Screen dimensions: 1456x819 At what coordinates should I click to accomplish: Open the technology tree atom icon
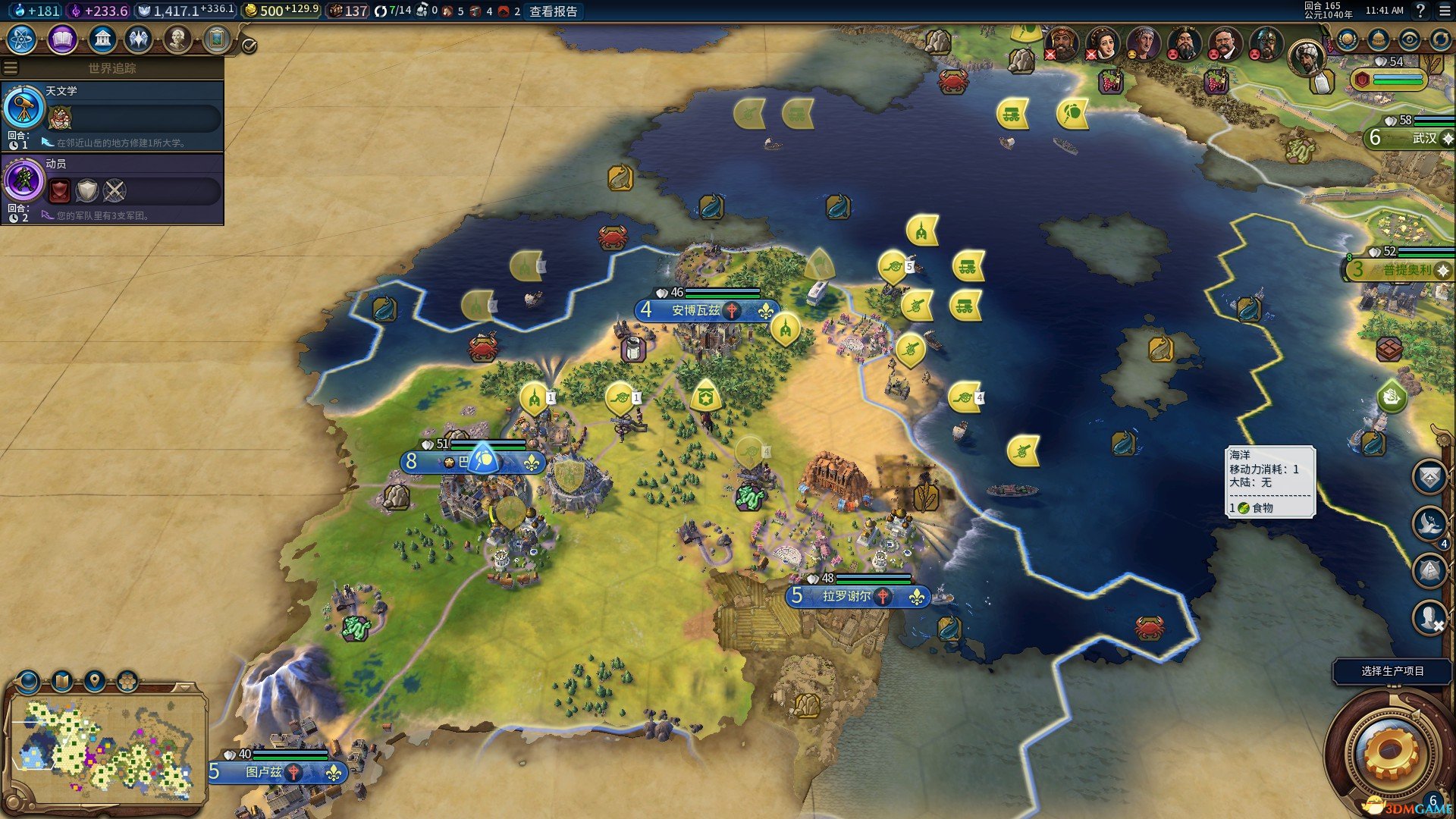(22, 39)
